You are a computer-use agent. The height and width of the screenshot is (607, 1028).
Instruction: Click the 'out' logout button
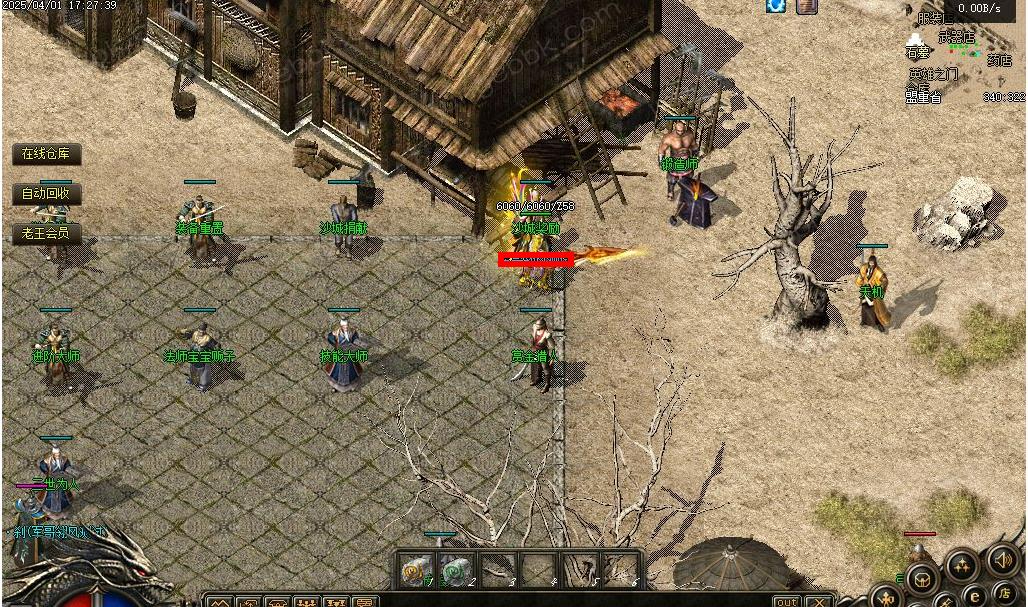787,601
